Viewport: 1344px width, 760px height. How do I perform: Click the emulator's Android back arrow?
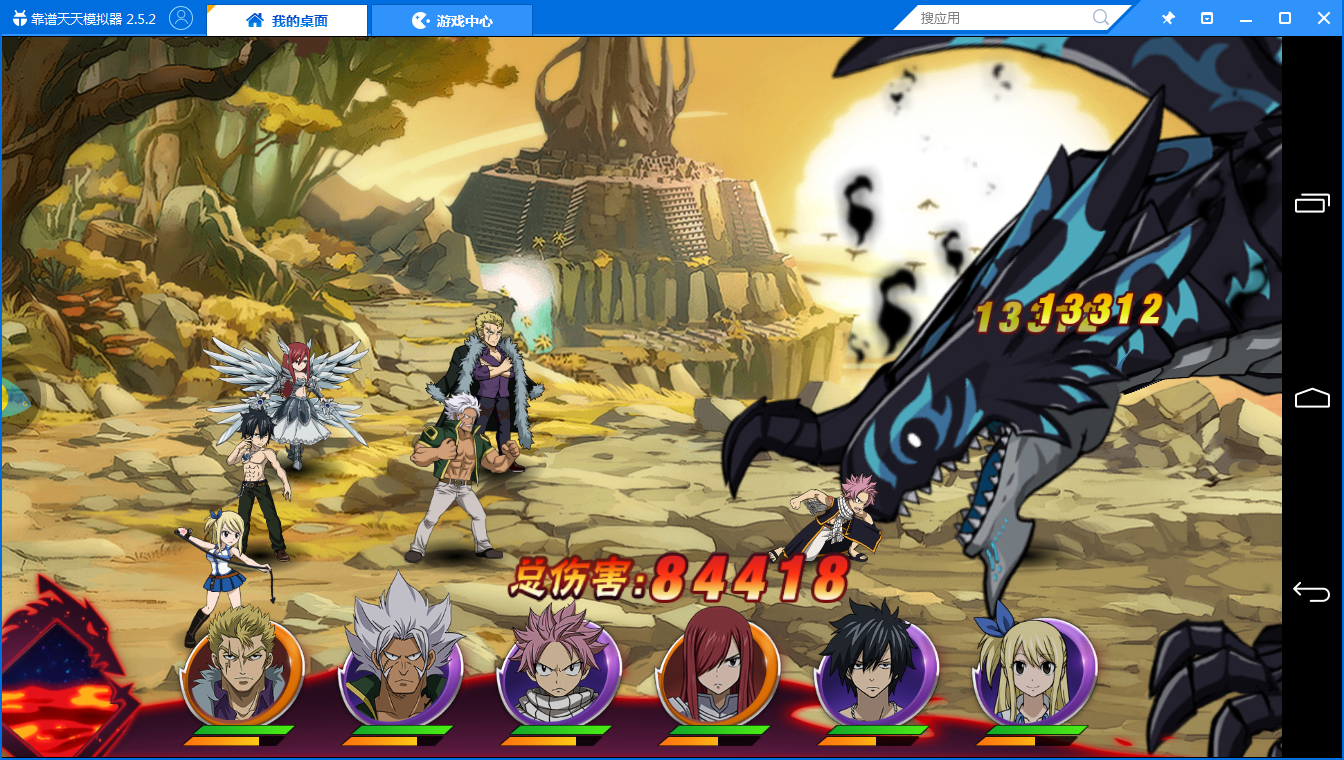click(x=1312, y=592)
